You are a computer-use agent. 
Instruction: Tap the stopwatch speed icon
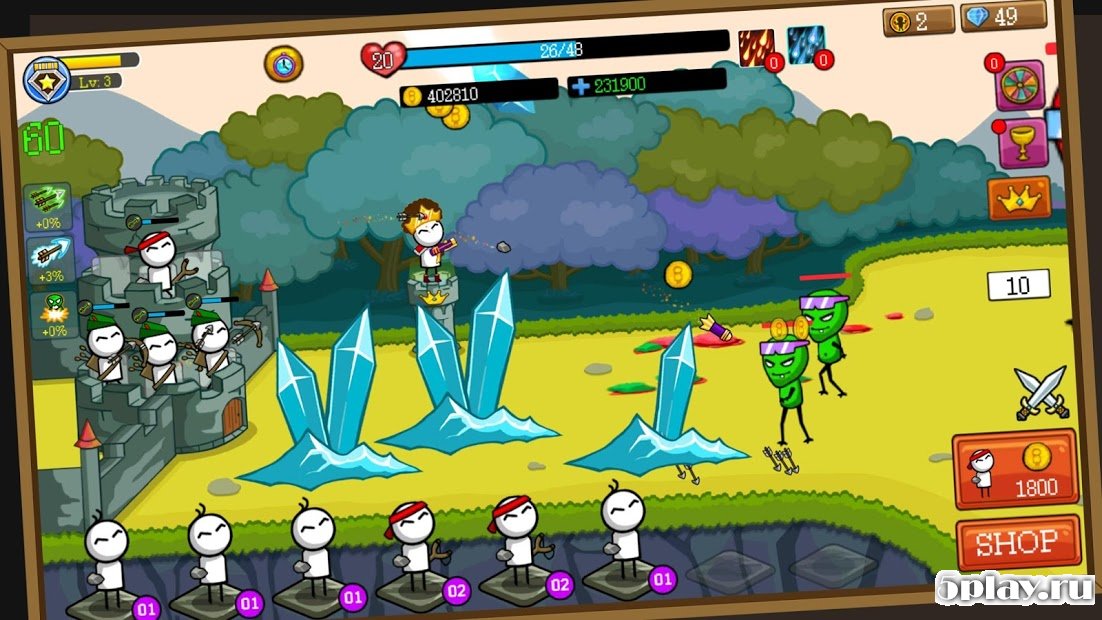click(x=283, y=64)
